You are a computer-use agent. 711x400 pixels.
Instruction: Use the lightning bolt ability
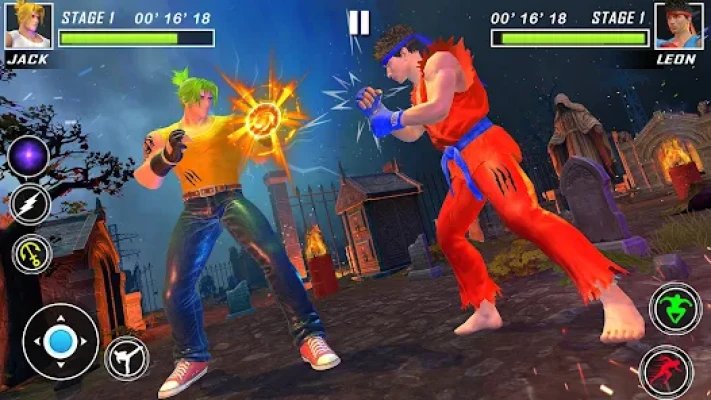coord(29,205)
